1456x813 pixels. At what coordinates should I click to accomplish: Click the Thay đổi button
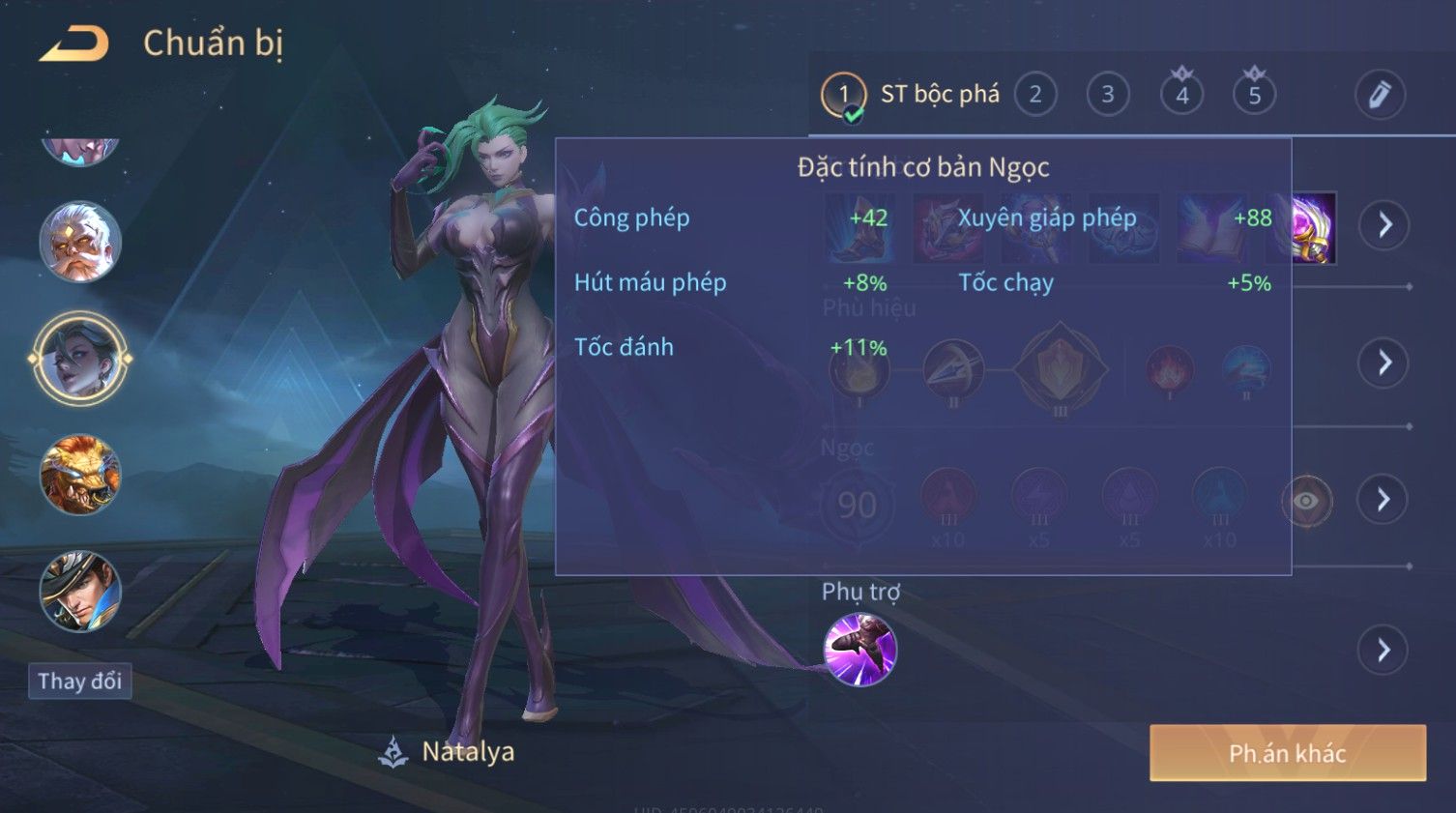point(79,682)
